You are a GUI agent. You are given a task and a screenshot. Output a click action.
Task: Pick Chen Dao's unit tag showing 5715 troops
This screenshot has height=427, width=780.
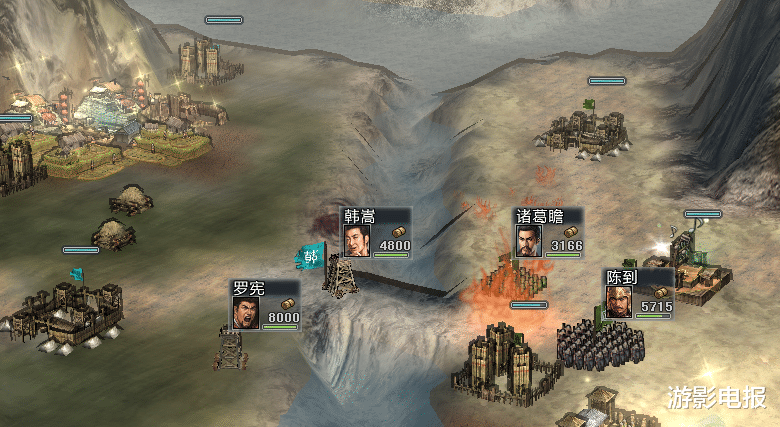(638, 293)
